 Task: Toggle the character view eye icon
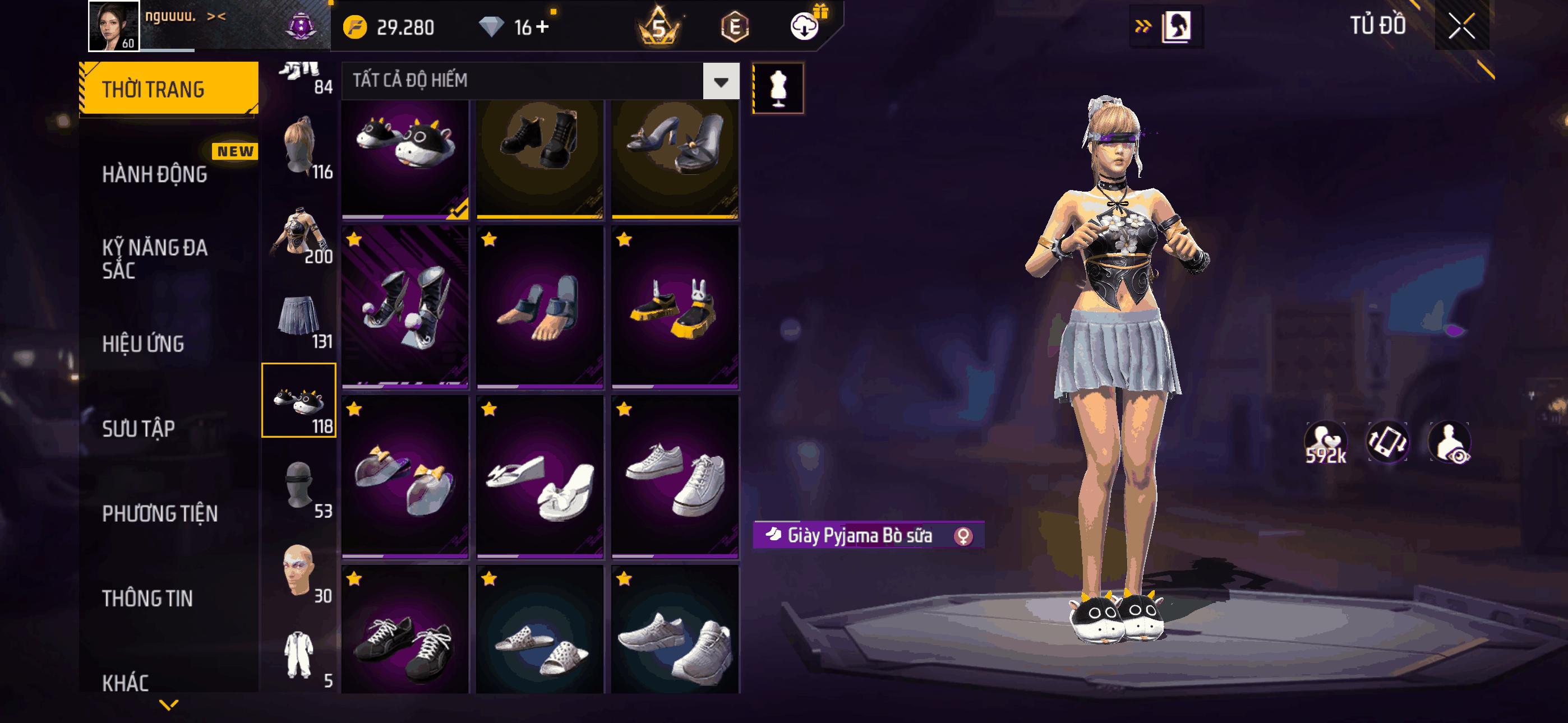point(1451,443)
